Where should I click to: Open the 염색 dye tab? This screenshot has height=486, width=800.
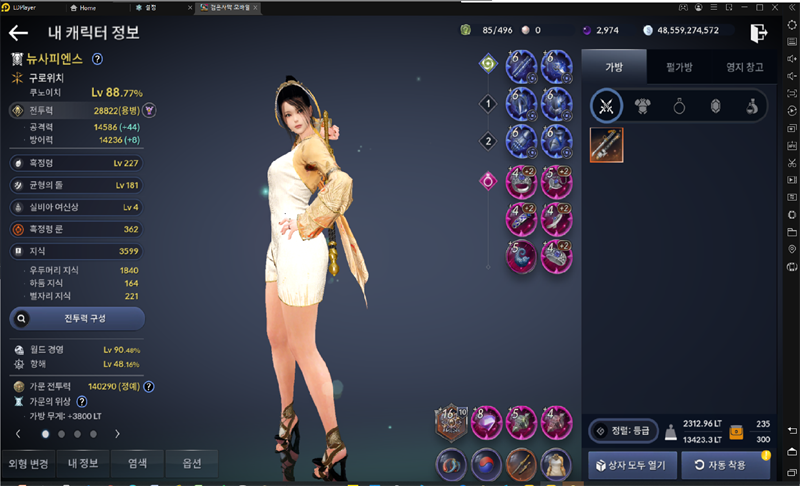pos(137,463)
